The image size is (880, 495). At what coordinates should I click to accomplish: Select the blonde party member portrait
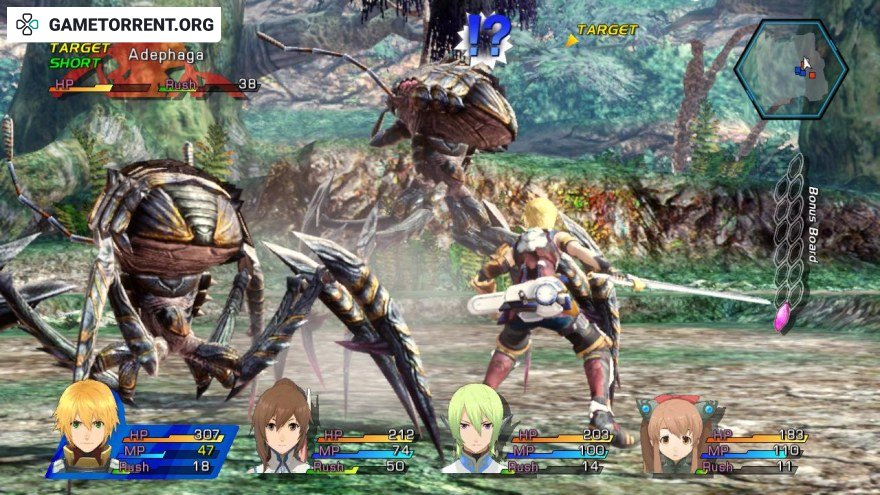[x=87, y=426]
